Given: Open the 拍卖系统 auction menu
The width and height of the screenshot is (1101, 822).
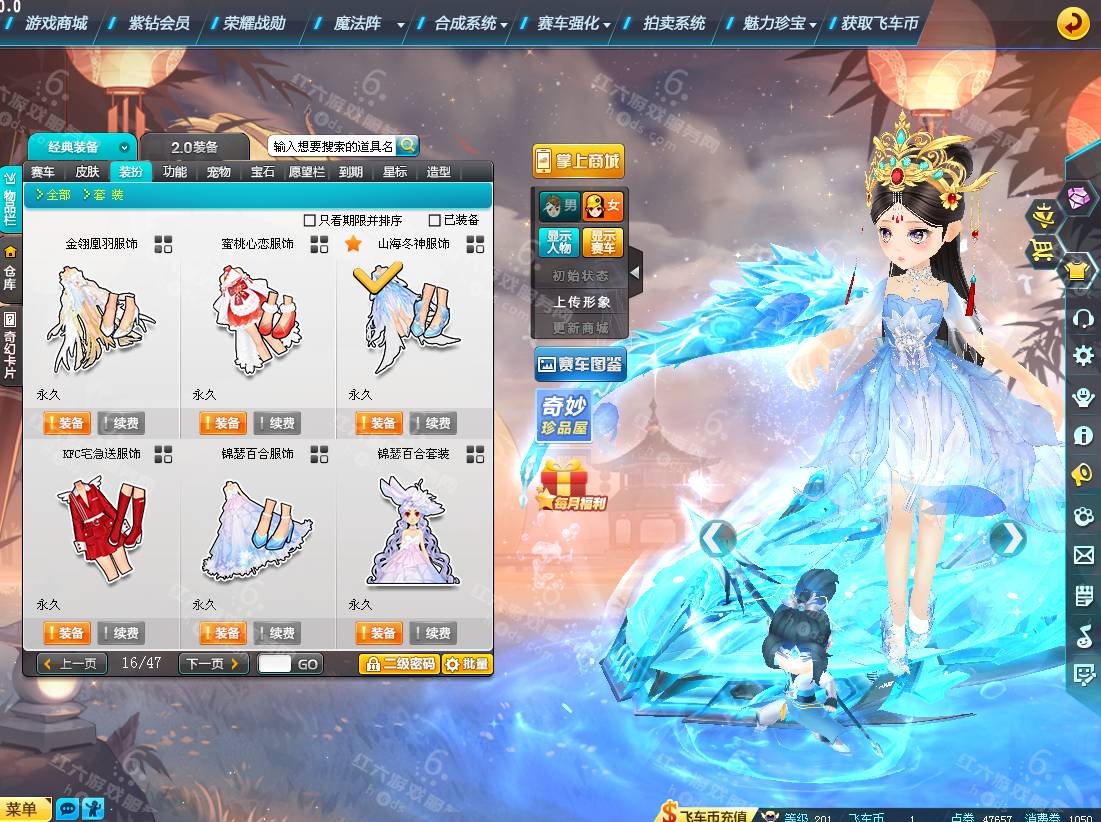Looking at the screenshot, I should point(673,23).
